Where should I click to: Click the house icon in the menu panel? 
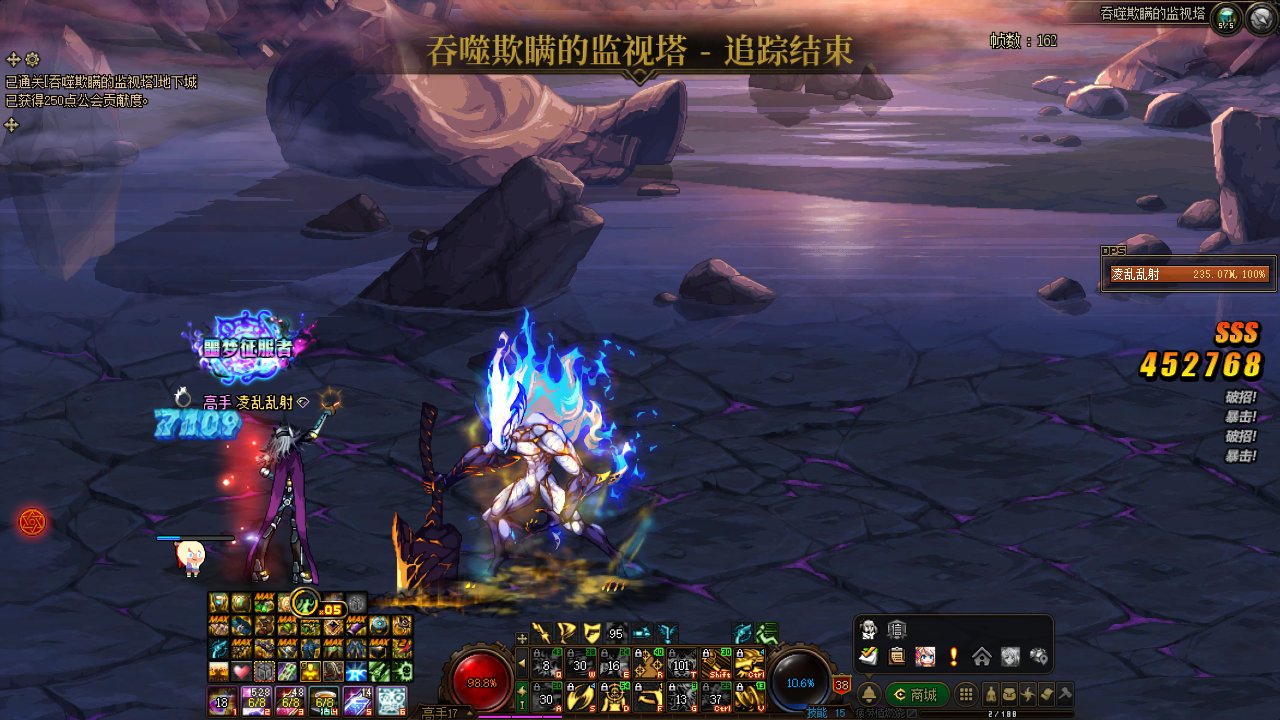[x=981, y=657]
